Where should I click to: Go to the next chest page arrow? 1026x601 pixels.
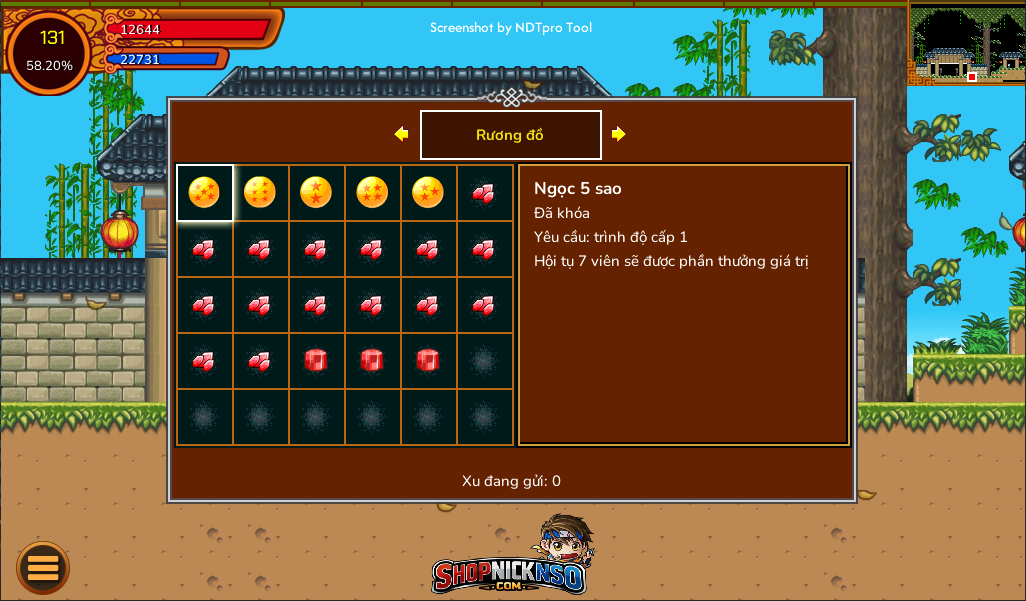pyautogui.click(x=619, y=134)
